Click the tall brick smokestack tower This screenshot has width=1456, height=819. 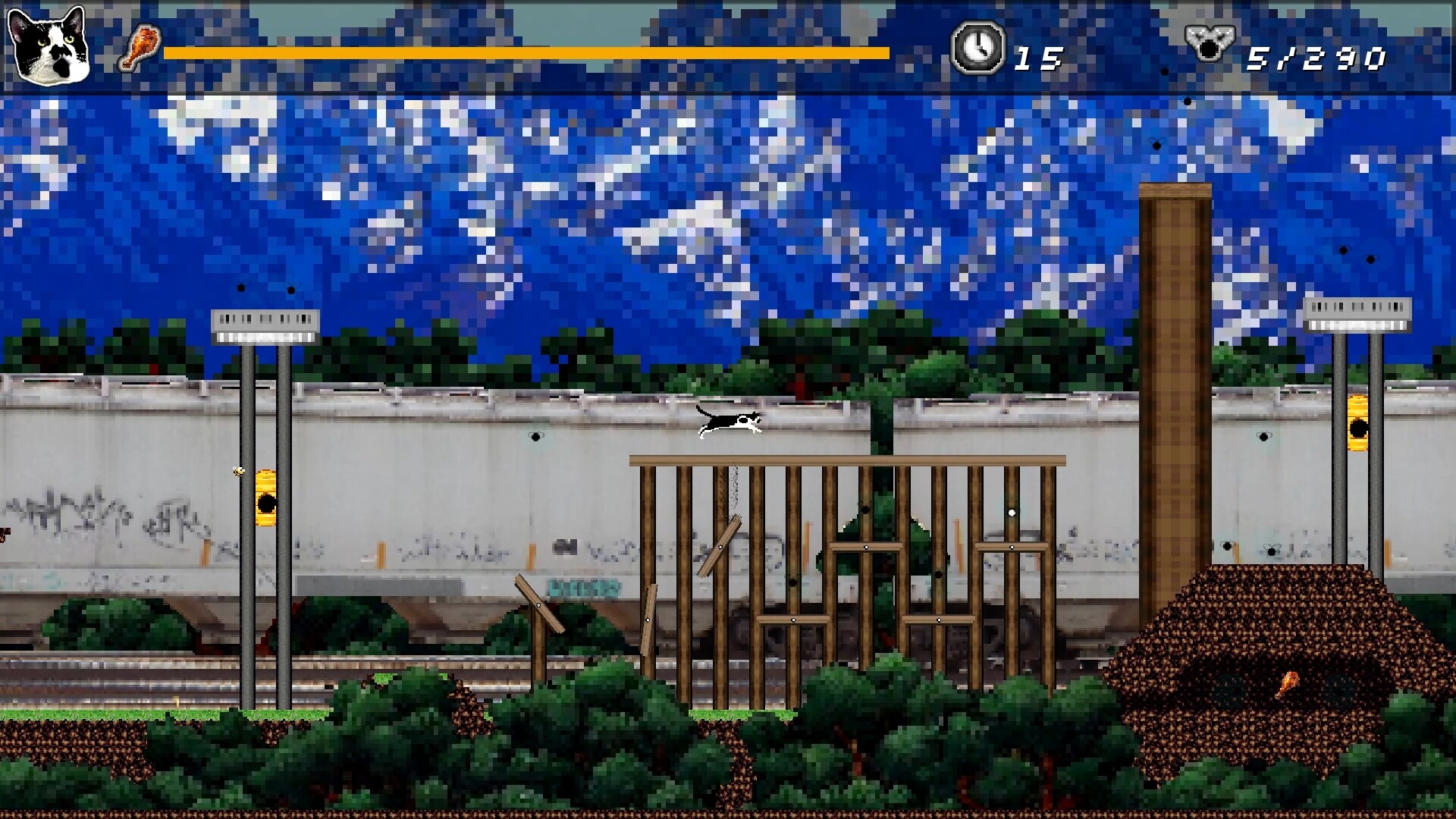pos(1172,379)
